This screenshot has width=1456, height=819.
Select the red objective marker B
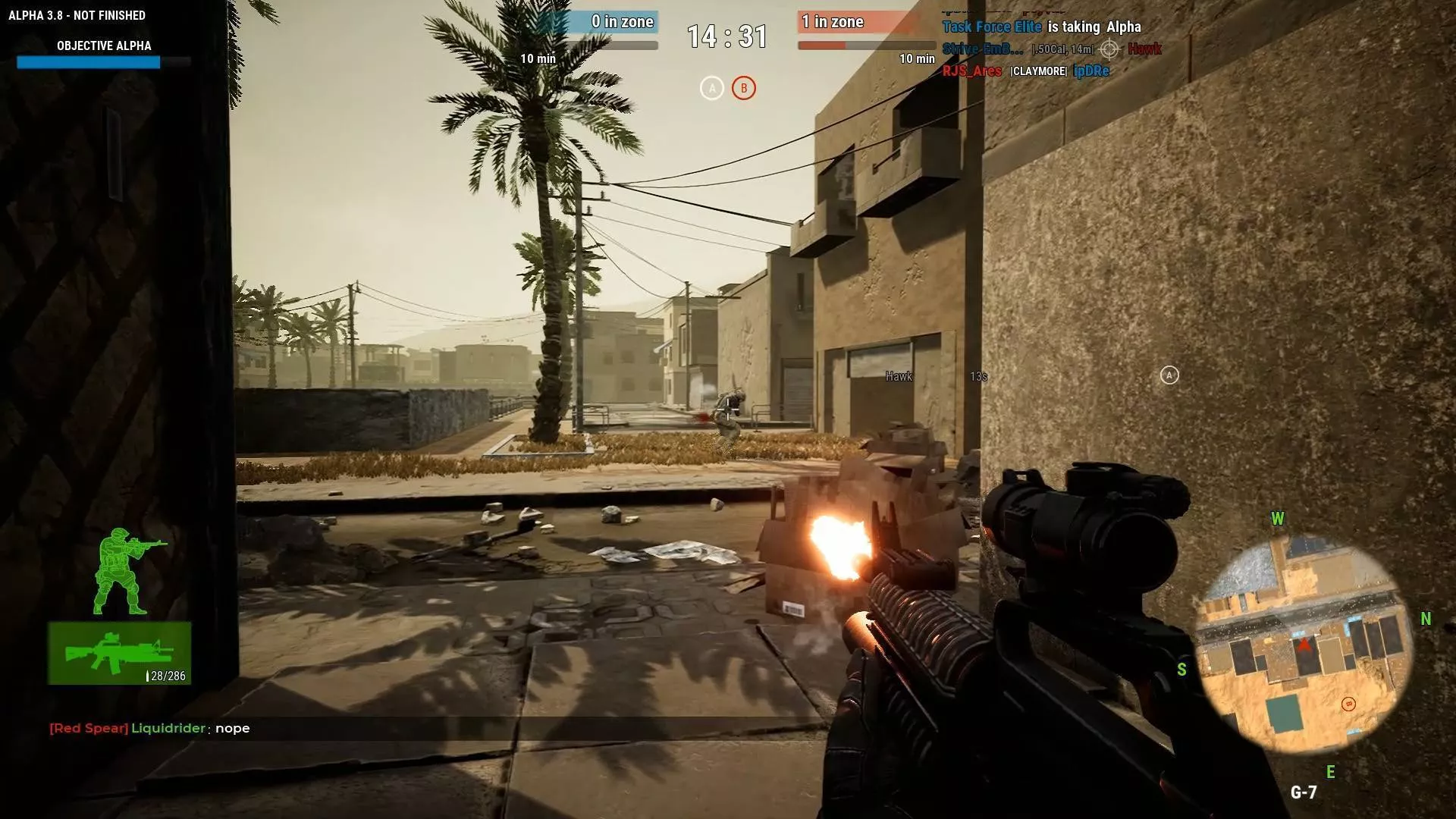click(x=743, y=88)
